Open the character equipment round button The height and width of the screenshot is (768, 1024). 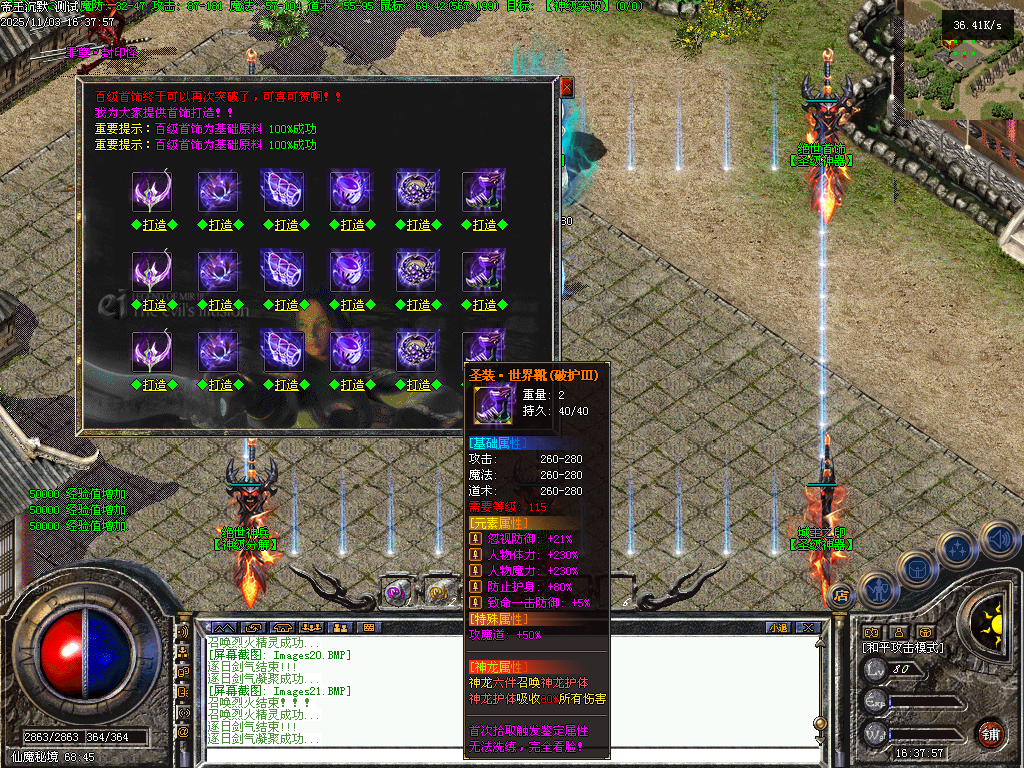(x=879, y=590)
